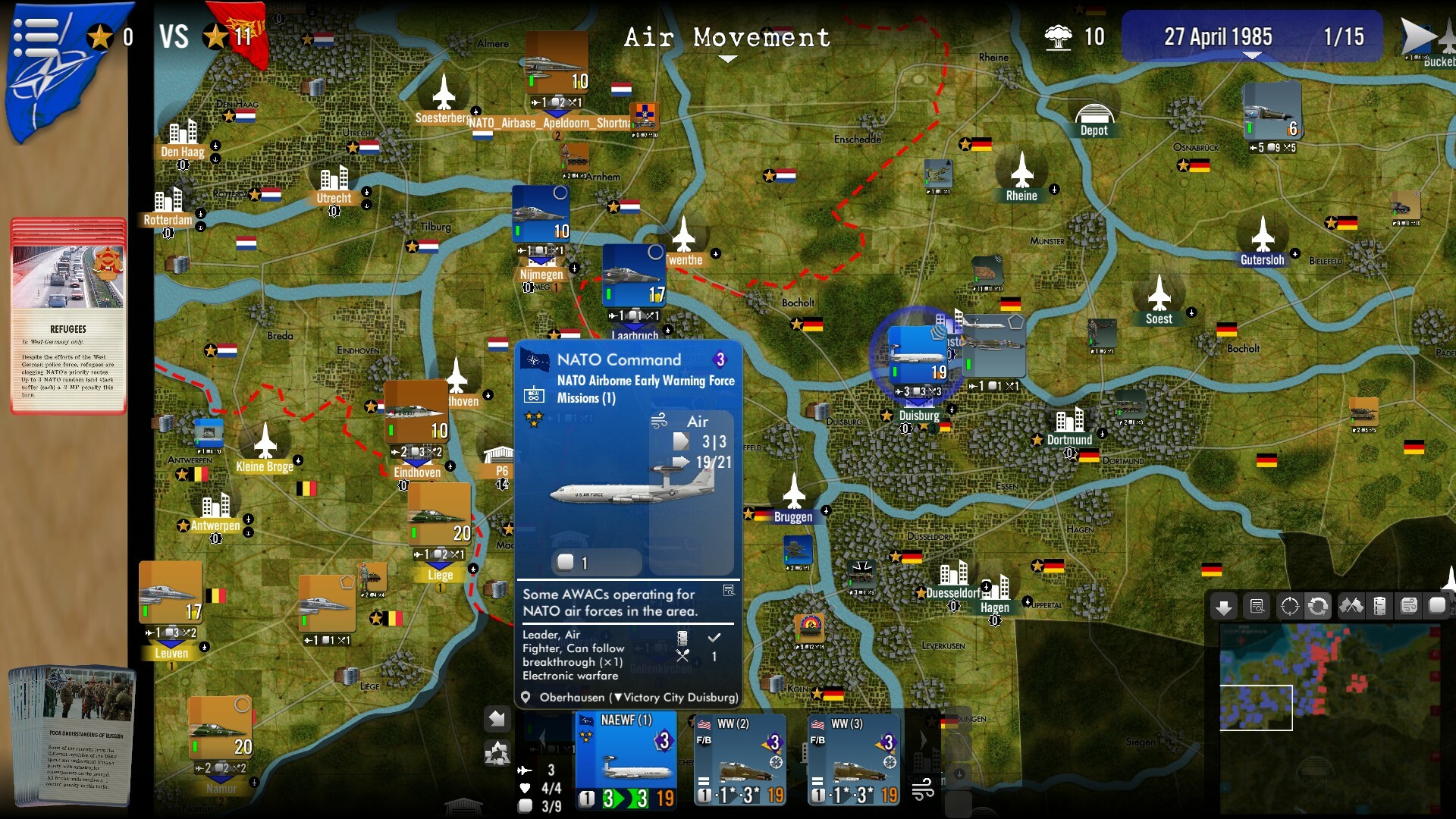Open the report magnifier icon

[x=1257, y=606]
